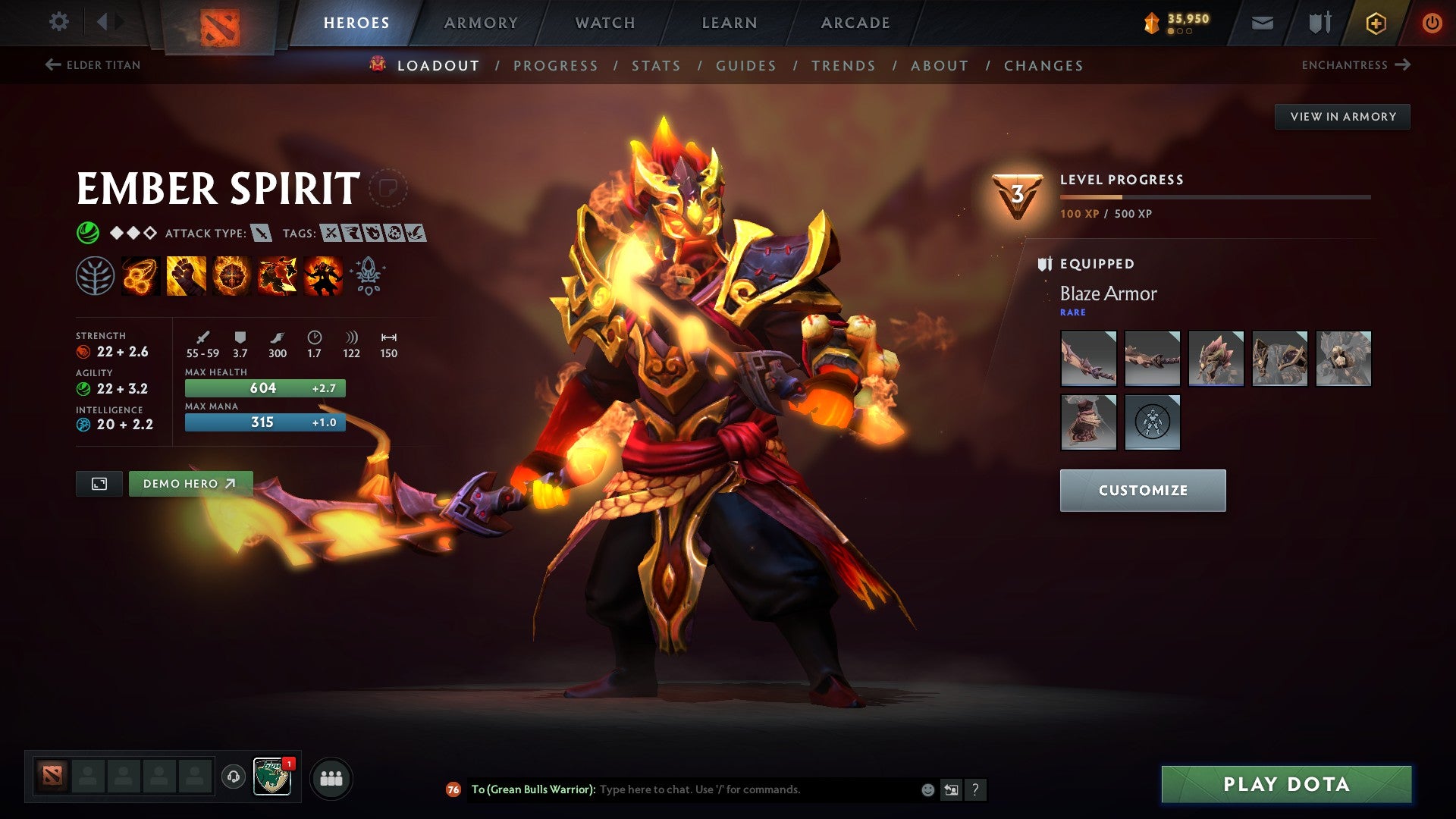The image size is (1456, 819).
Task: Click the shield-and-sword armory icon top right
Action: [1319, 22]
